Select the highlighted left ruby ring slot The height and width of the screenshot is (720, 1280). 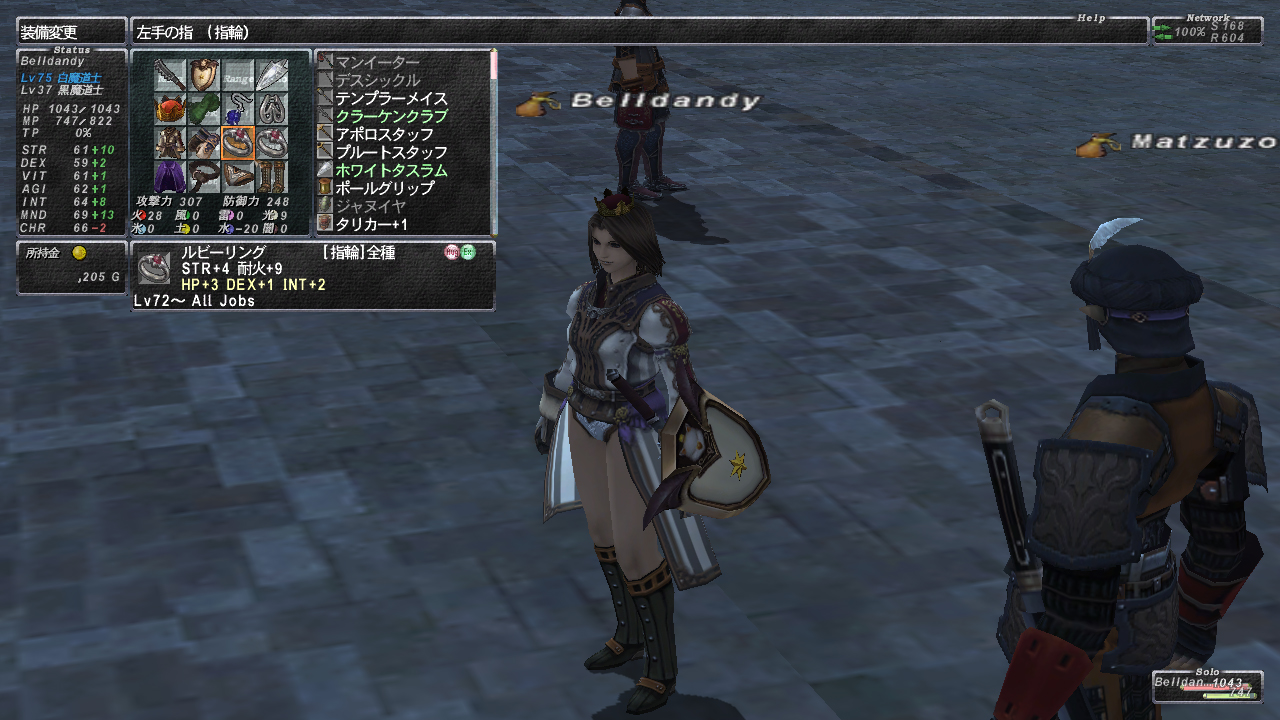tap(238, 143)
